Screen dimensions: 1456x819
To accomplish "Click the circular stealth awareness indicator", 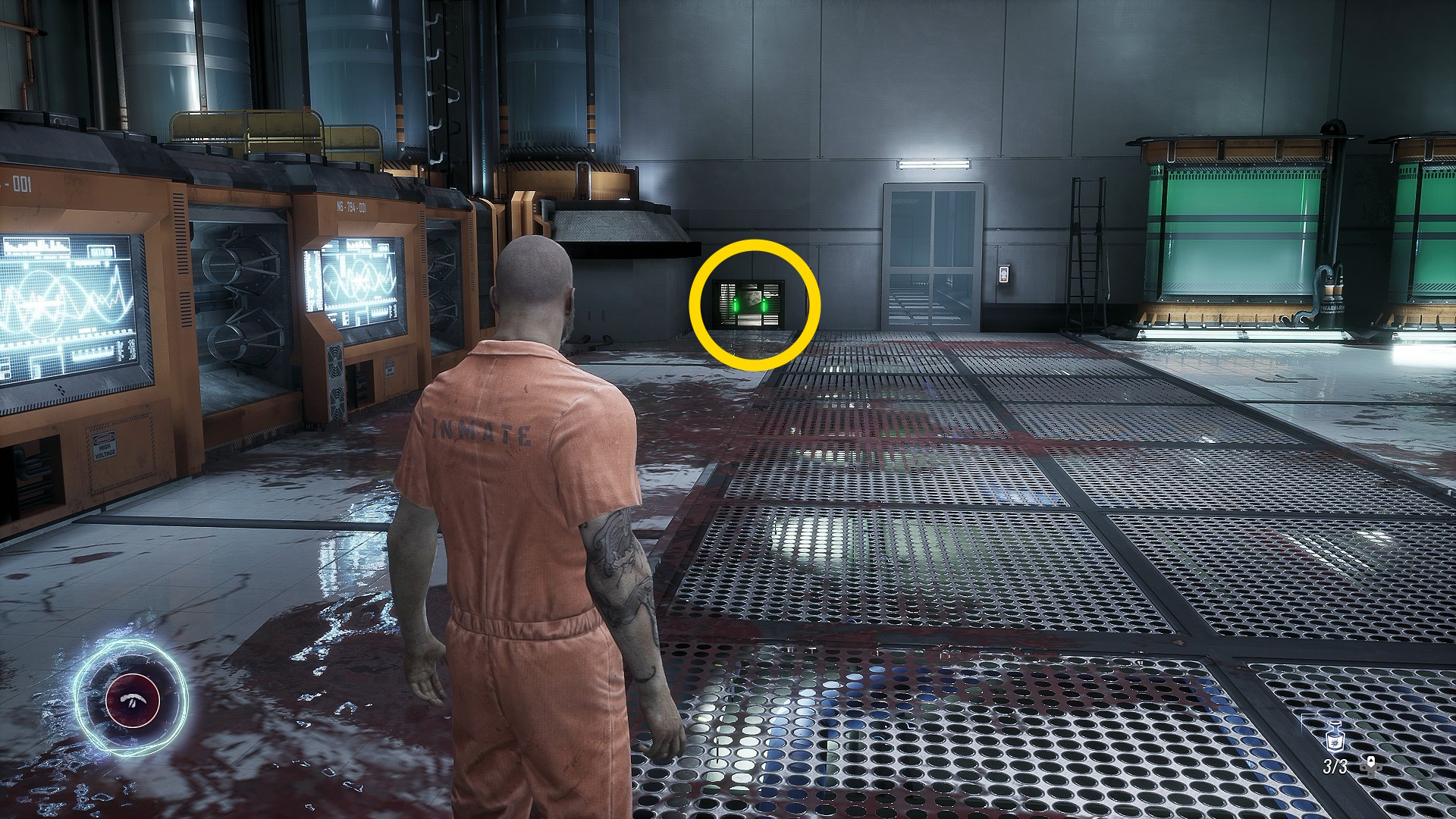I will pos(133,699).
